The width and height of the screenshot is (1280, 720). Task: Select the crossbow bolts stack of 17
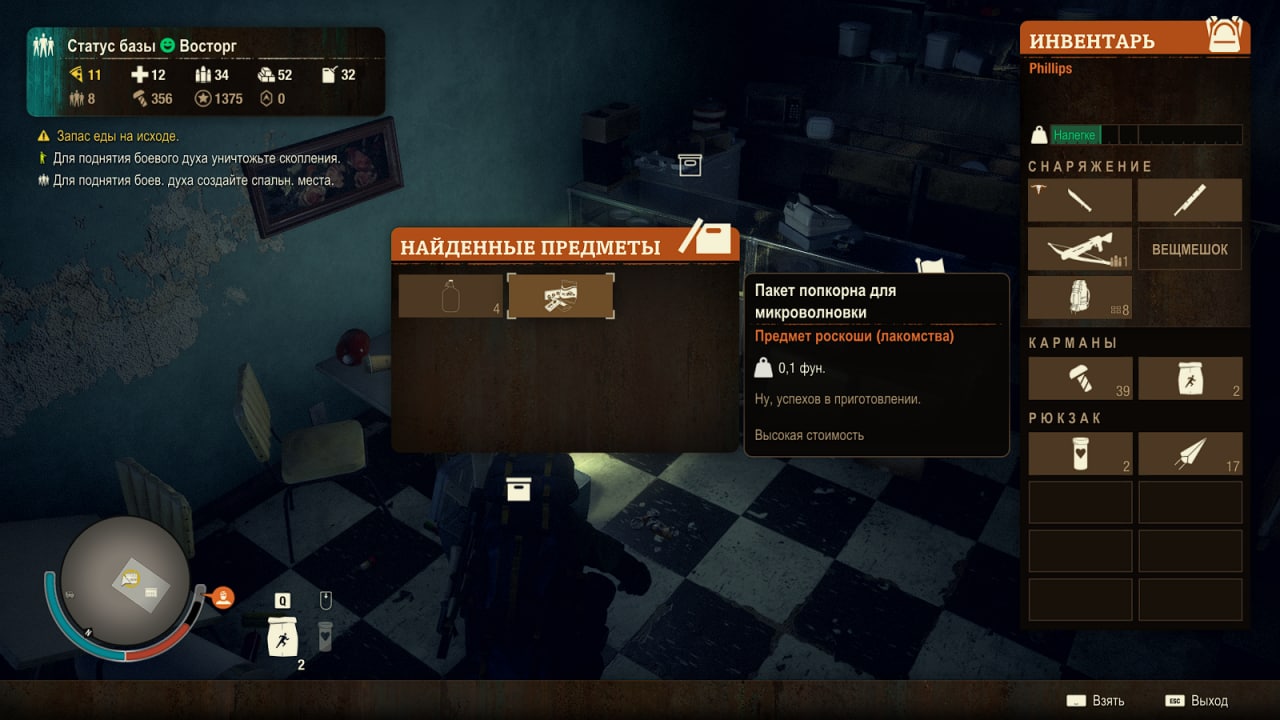tap(1190, 453)
